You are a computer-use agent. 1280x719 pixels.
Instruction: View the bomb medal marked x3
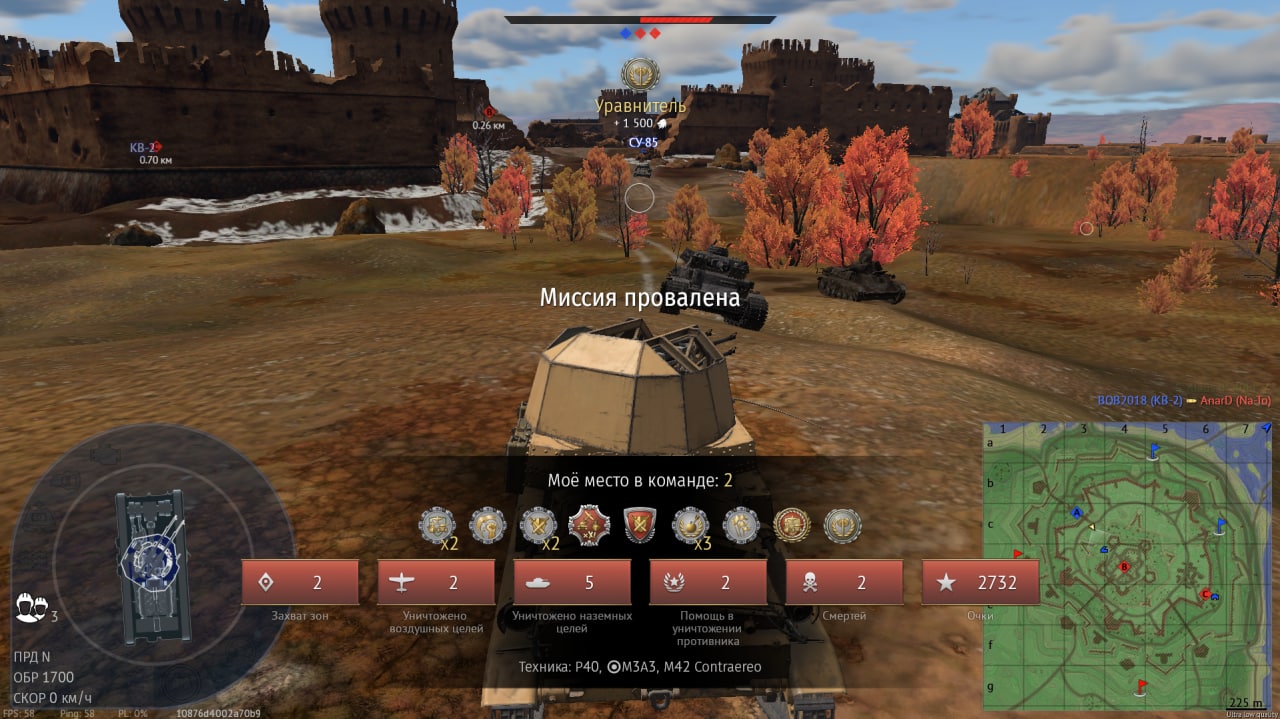[x=691, y=525]
